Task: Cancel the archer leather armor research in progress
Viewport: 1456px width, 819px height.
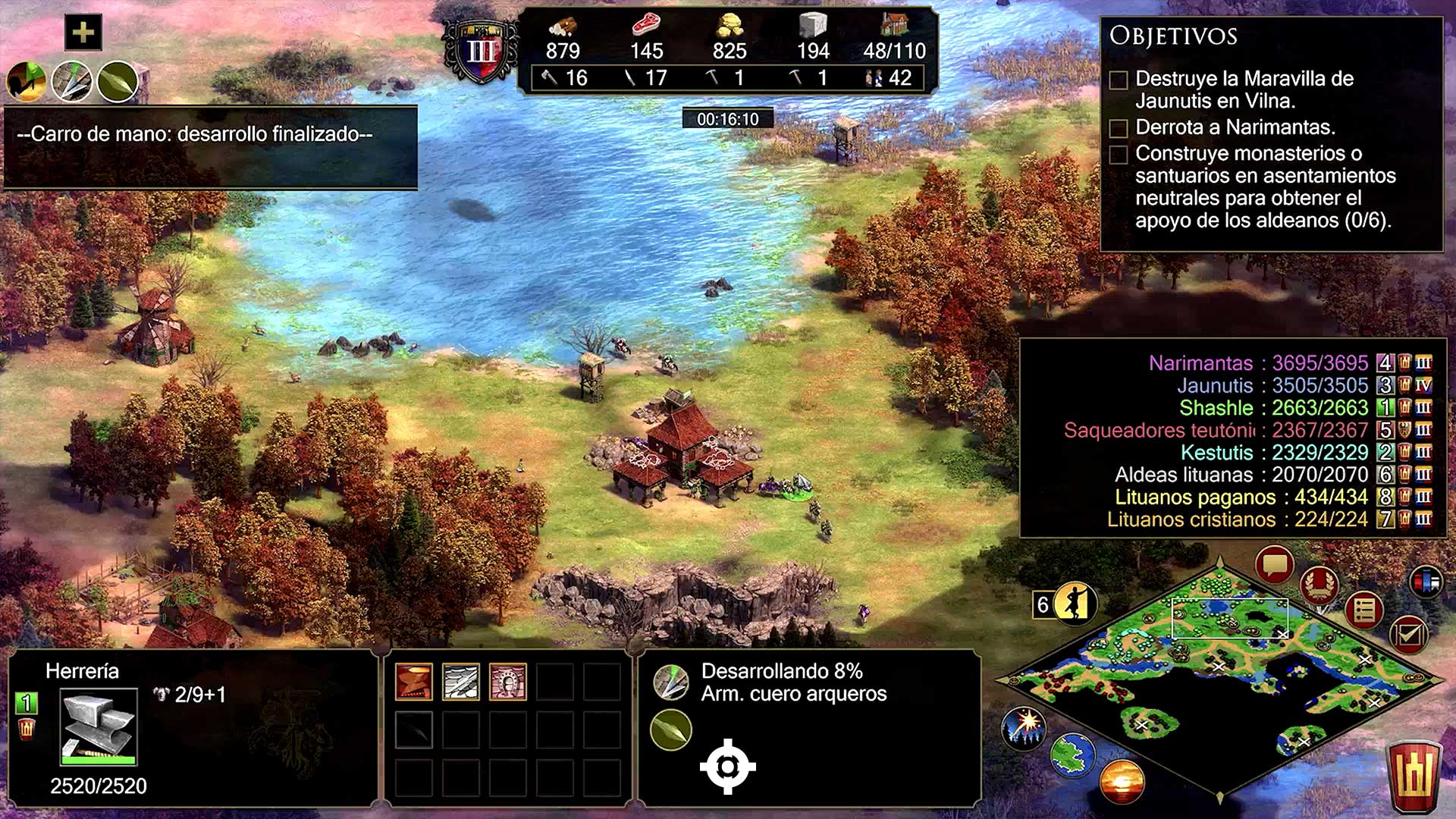Action: pyautogui.click(x=671, y=682)
